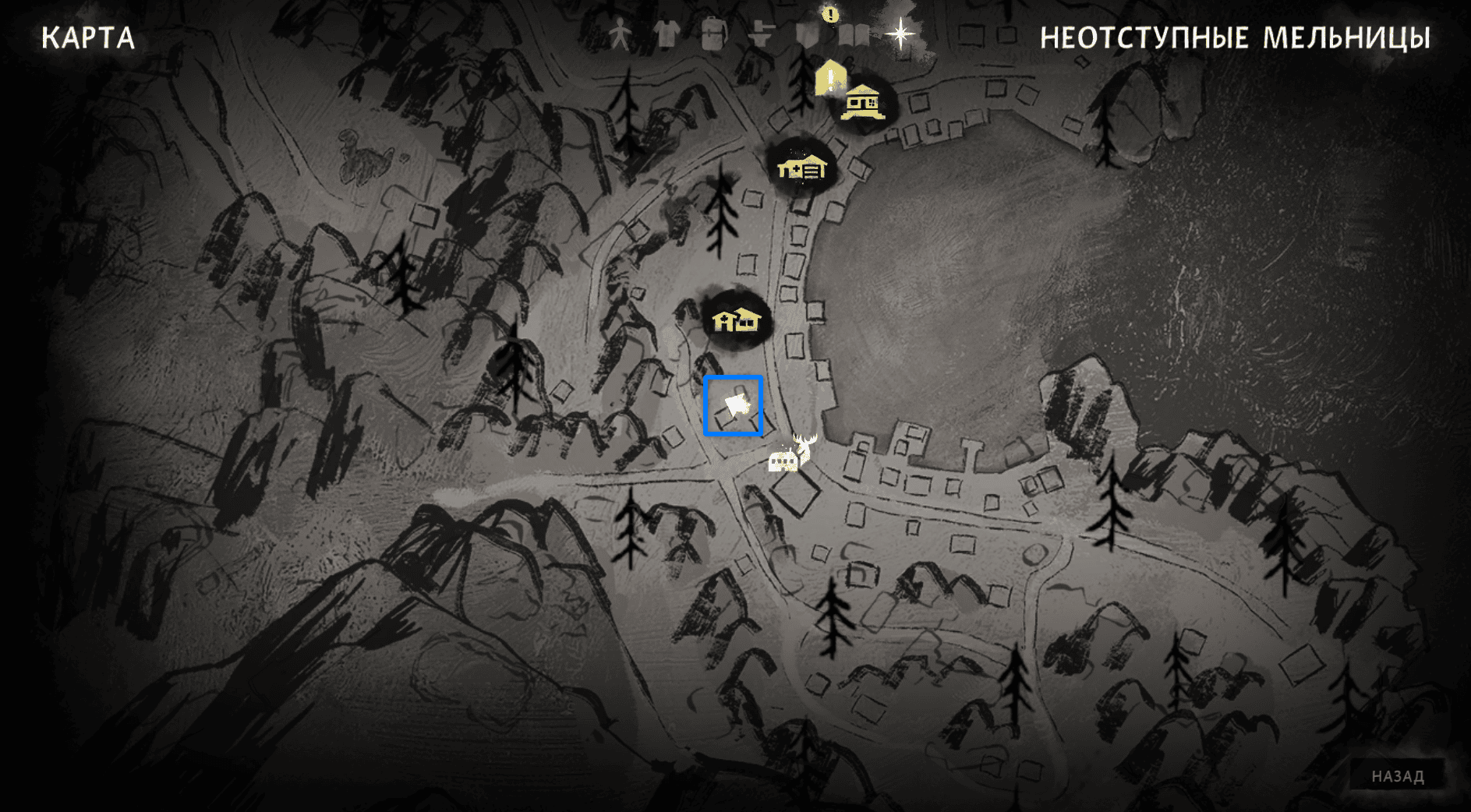Screen dimensions: 1471x812
Task: Open the journal tab (open book icon)
Action: (x=855, y=35)
